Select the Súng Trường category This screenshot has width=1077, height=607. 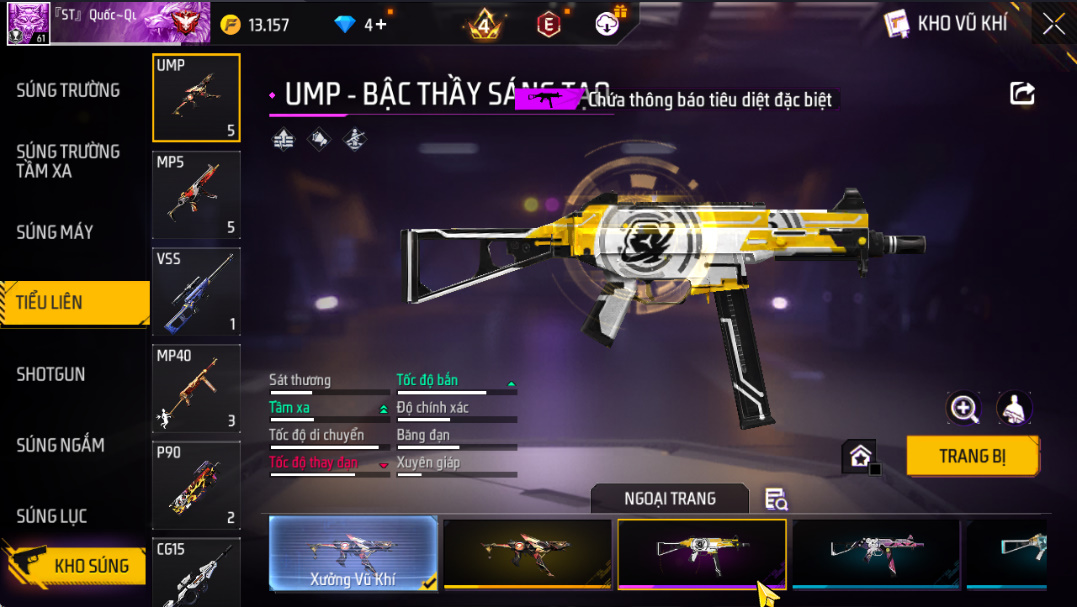coord(68,90)
